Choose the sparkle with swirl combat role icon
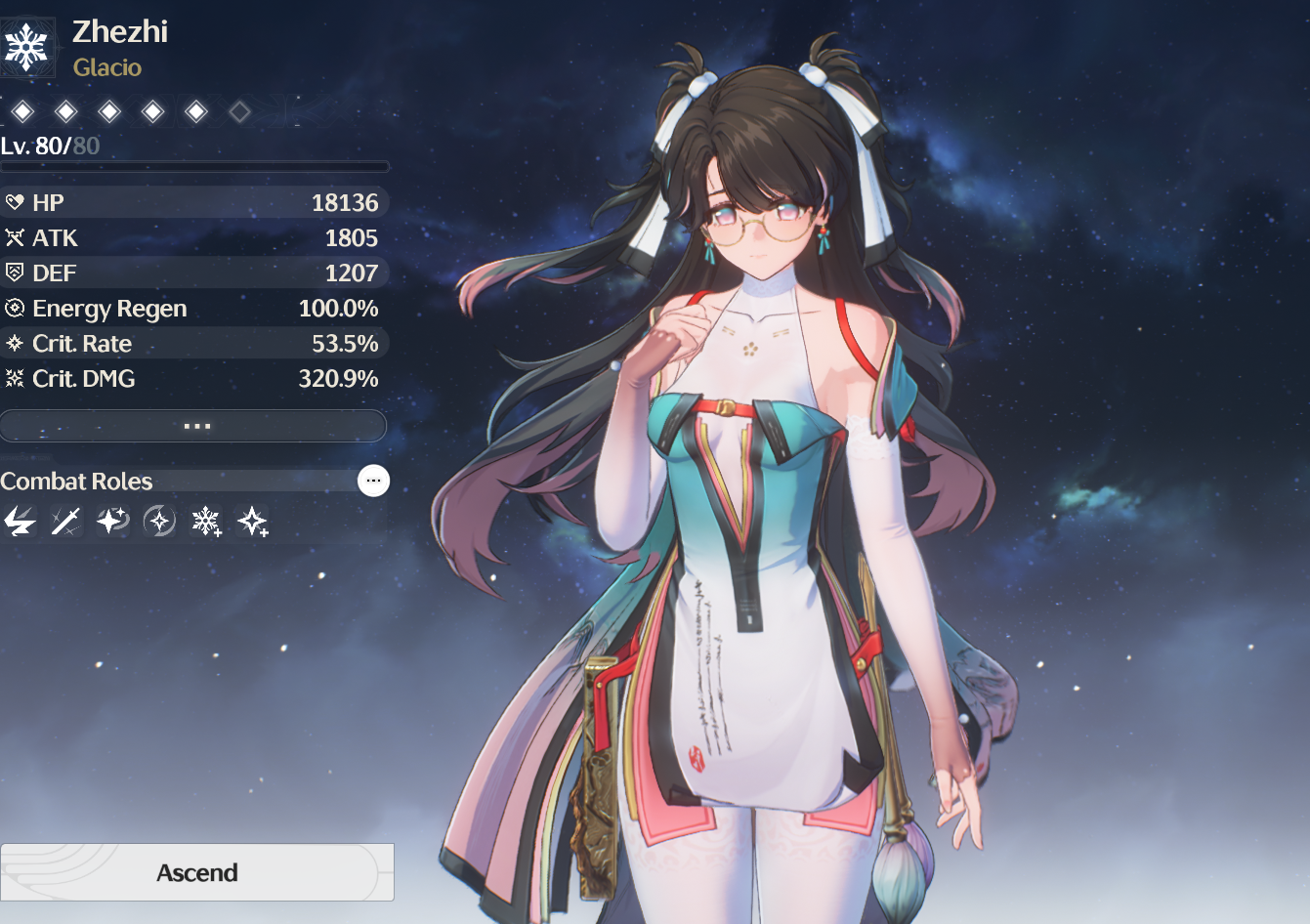1310x924 pixels. click(x=112, y=522)
